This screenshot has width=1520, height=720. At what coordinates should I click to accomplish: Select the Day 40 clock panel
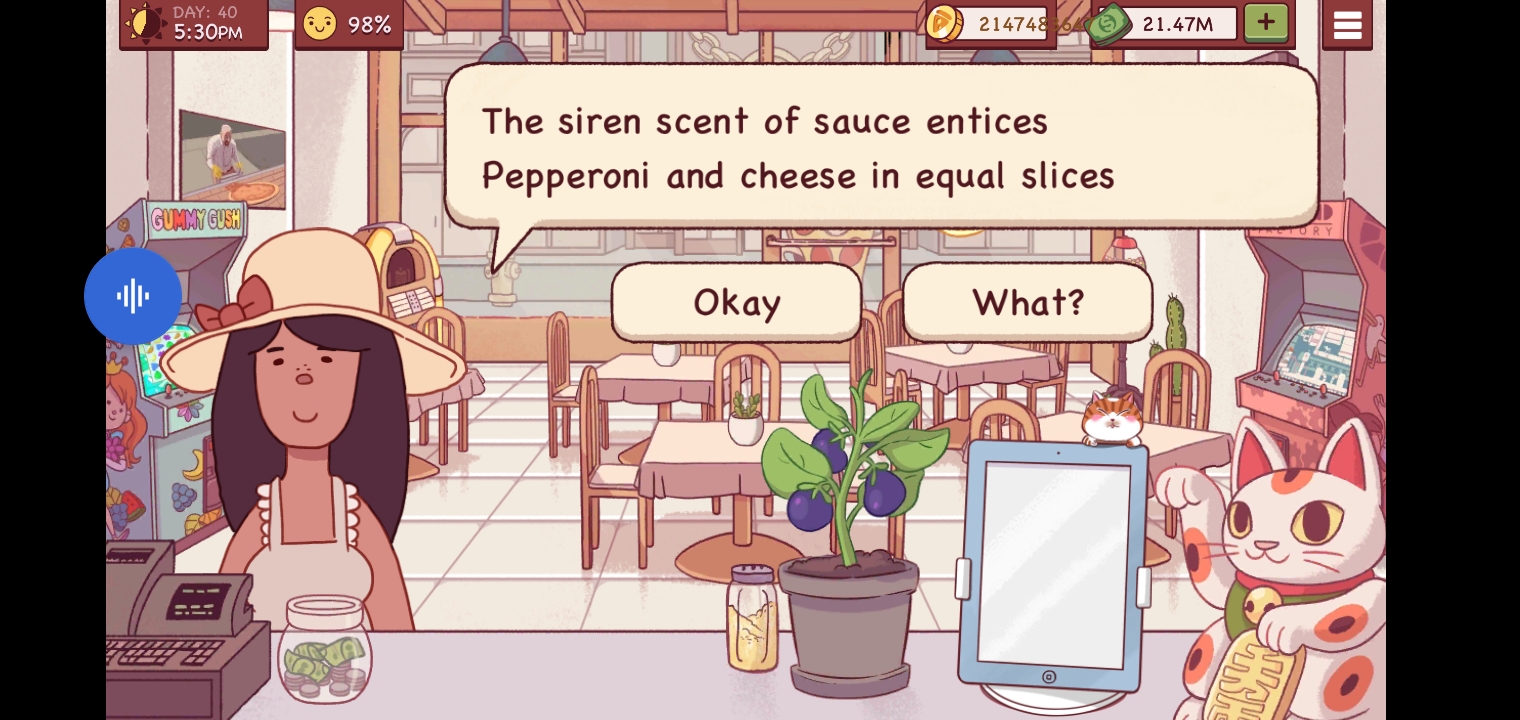(194, 23)
